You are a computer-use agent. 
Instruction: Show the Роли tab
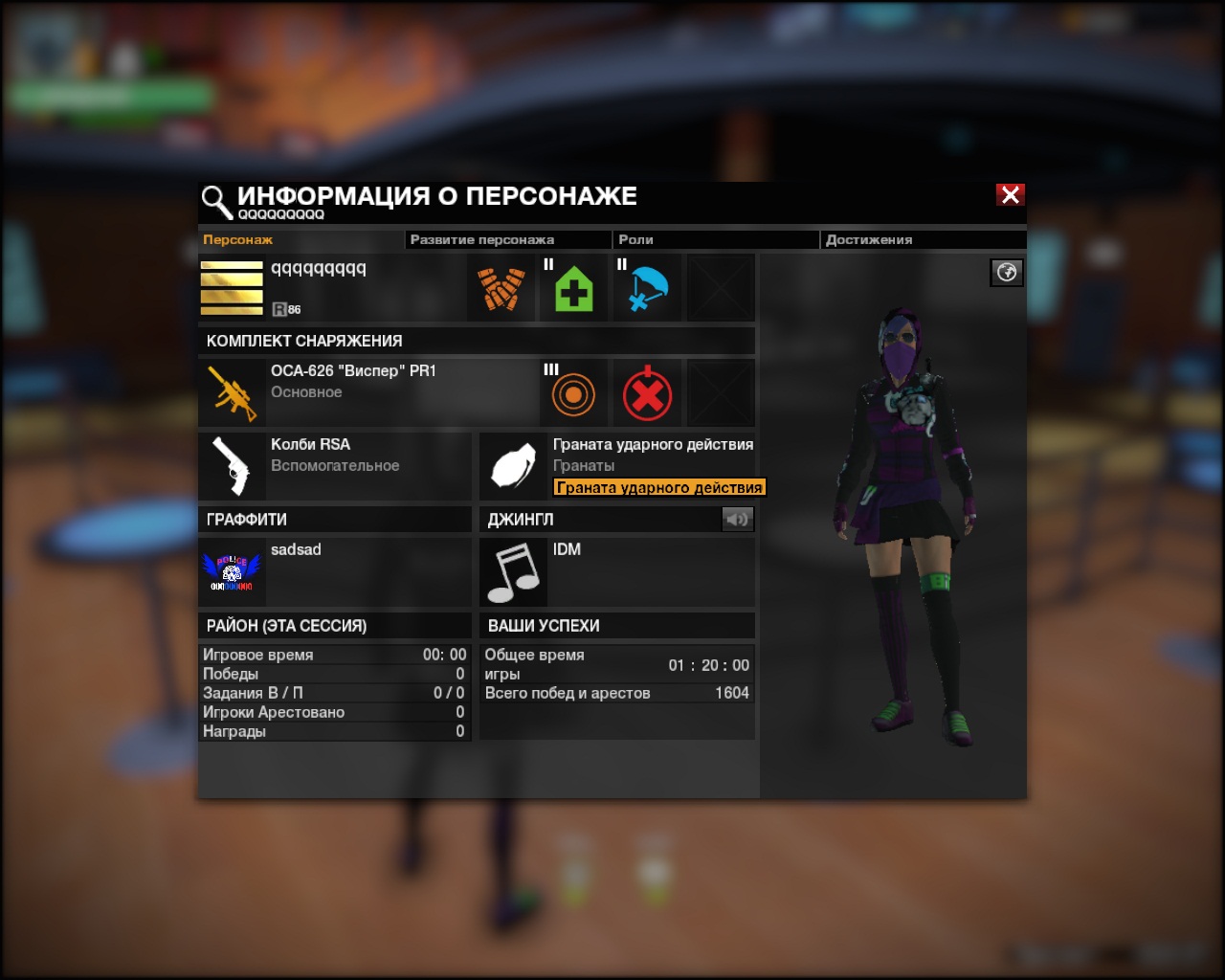(x=635, y=240)
